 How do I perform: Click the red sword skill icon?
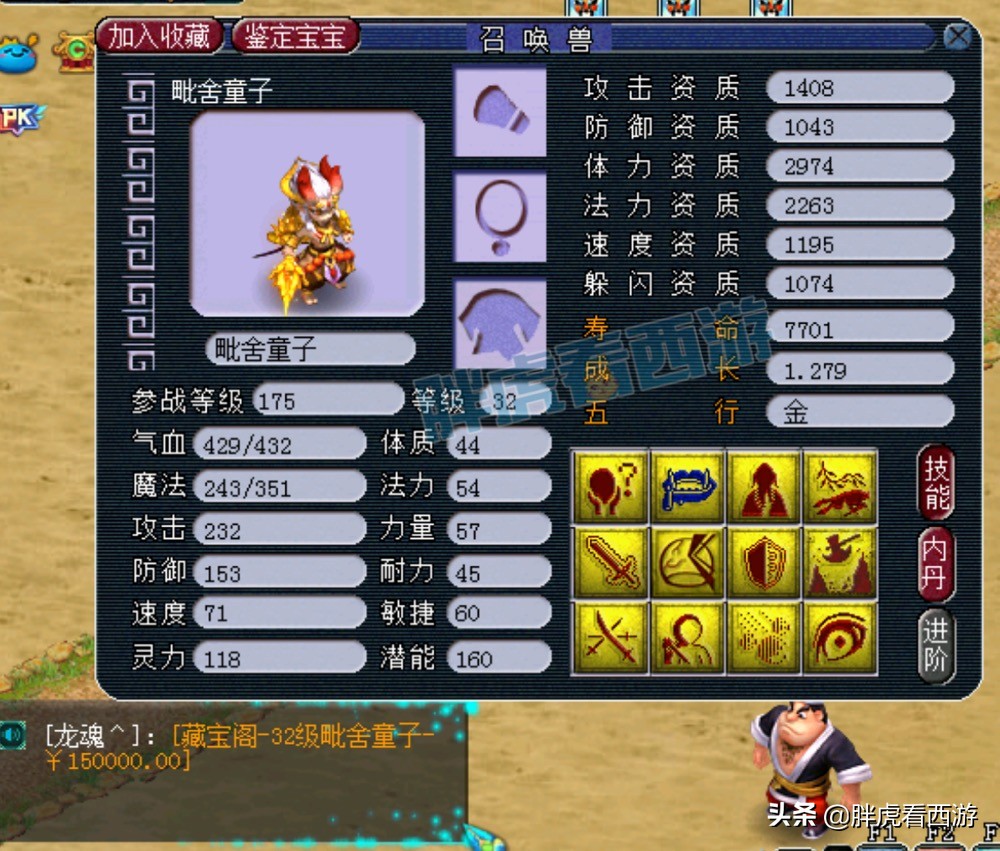coord(609,561)
